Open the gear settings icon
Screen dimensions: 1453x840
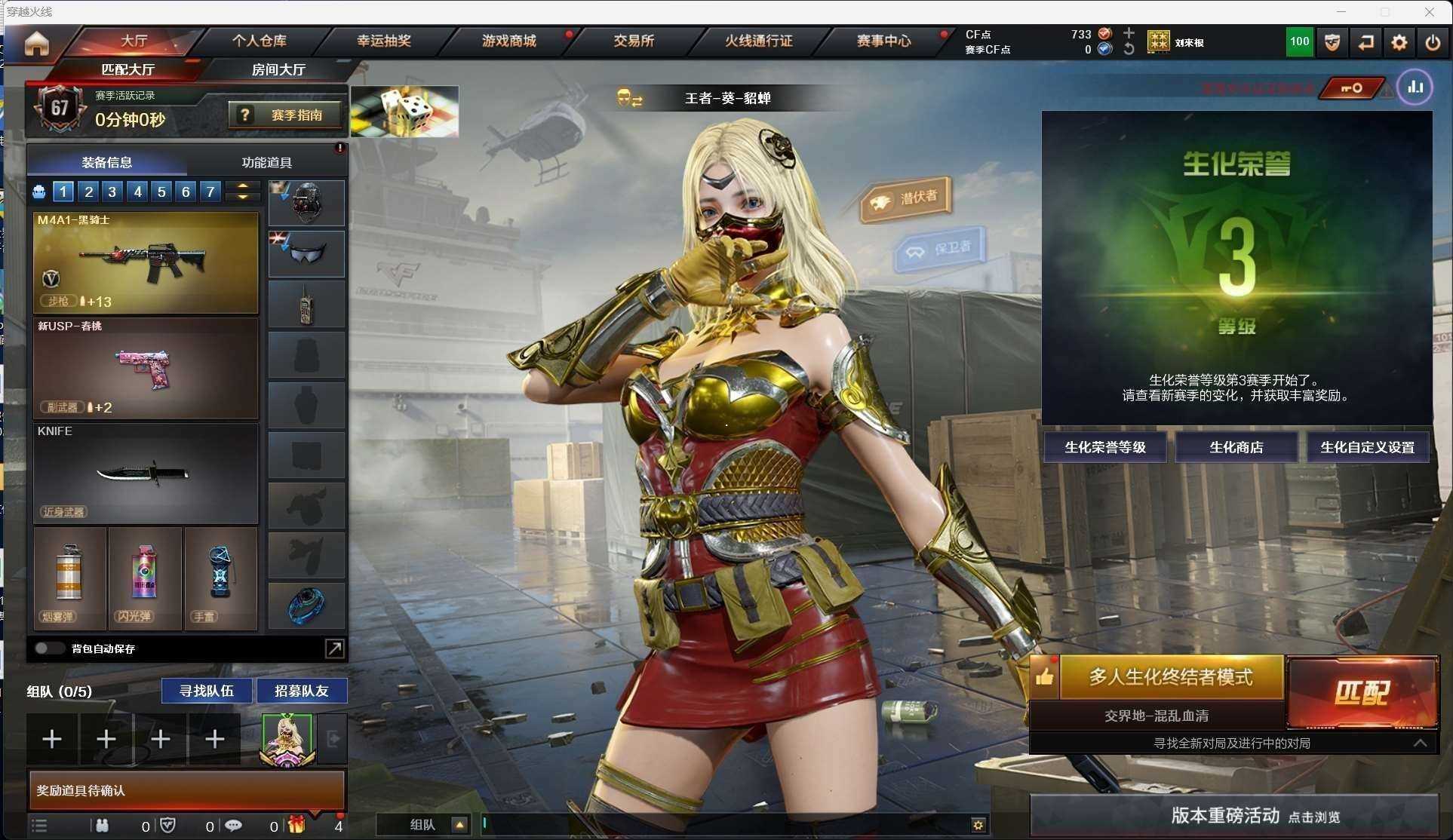[1399, 42]
